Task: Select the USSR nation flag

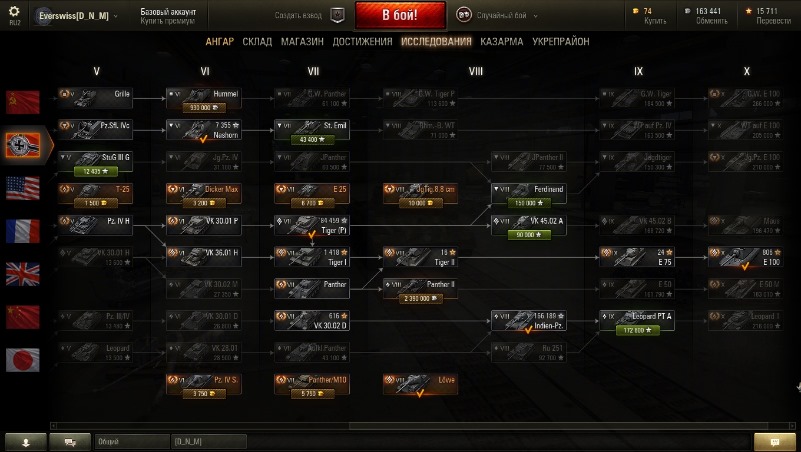Action: 23,101
